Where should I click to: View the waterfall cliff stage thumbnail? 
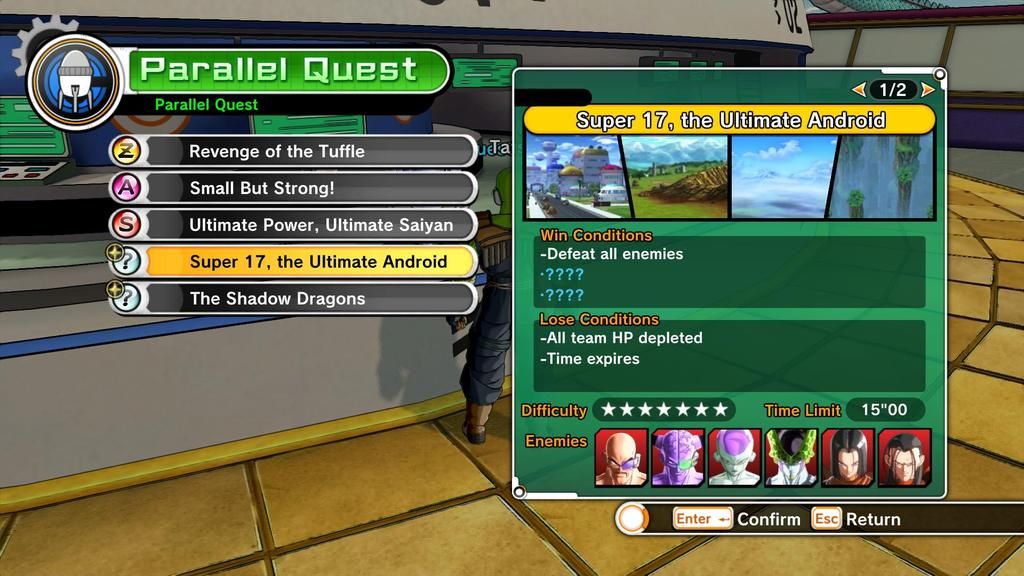point(886,177)
